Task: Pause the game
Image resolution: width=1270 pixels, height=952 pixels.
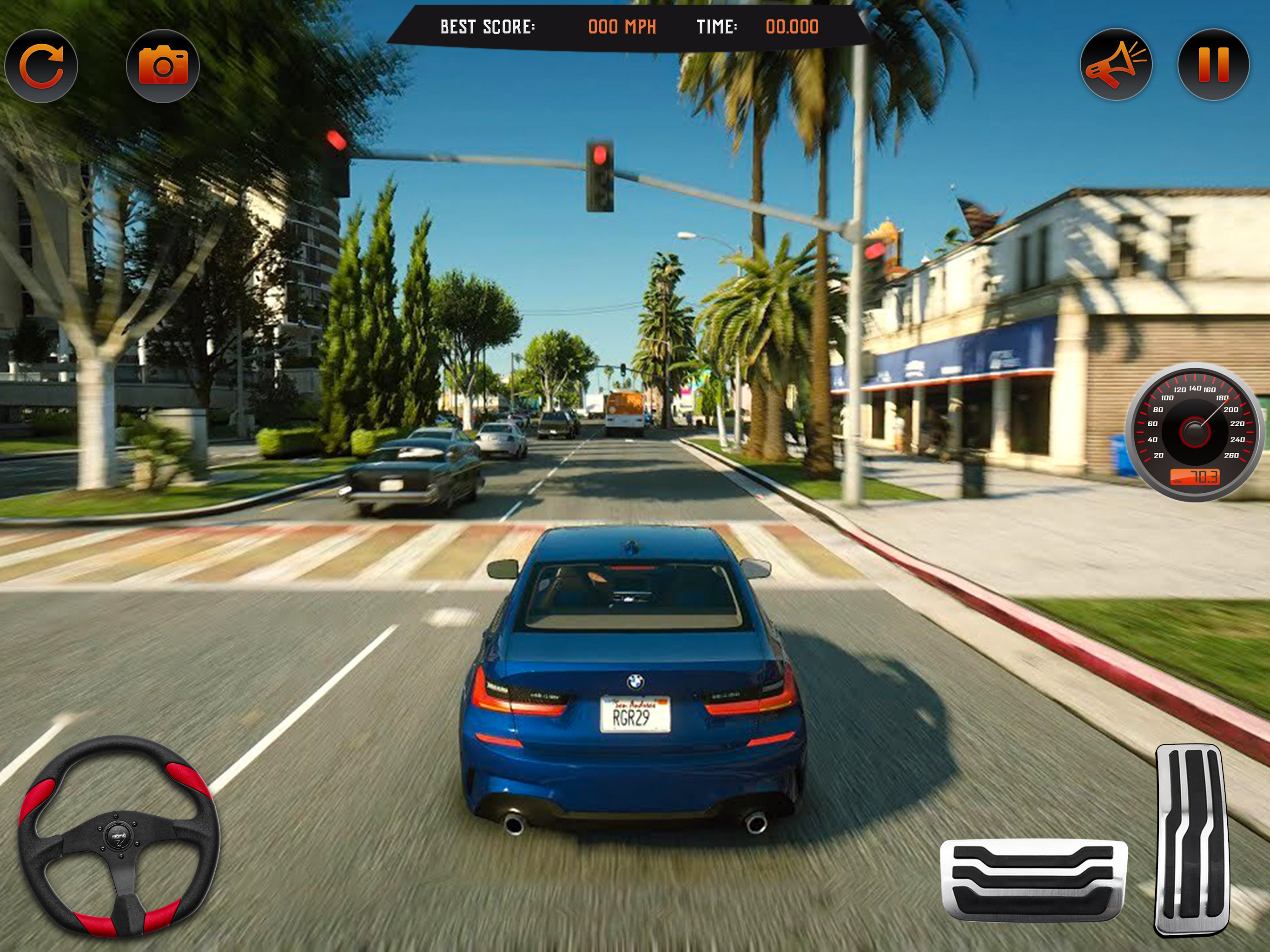Action: [x=1213, y=65]
